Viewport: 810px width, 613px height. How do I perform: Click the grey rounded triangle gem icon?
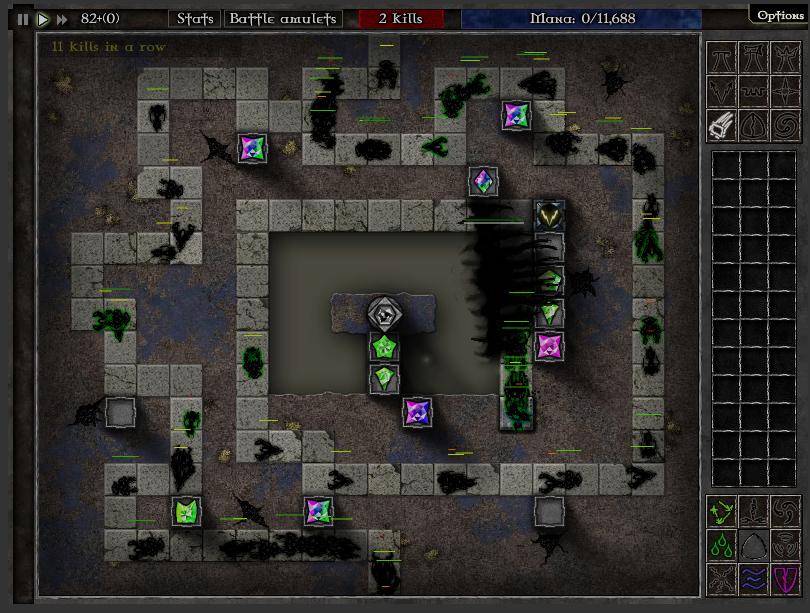[x=756, y=545]
